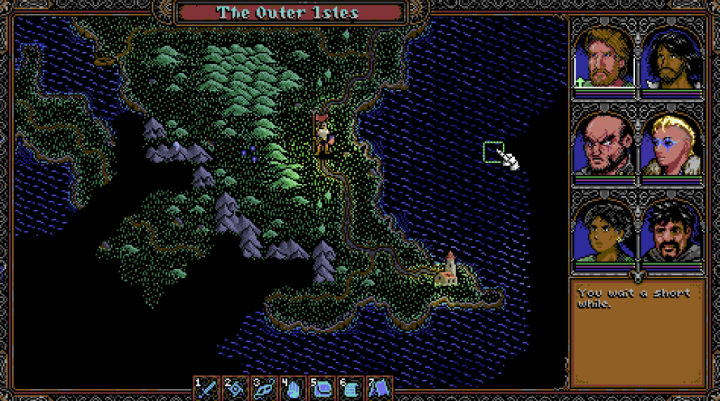The image size is (720, 401).
Task: Choose the spiky-haired moustached man portrait
Action: [x=670, y=232]
